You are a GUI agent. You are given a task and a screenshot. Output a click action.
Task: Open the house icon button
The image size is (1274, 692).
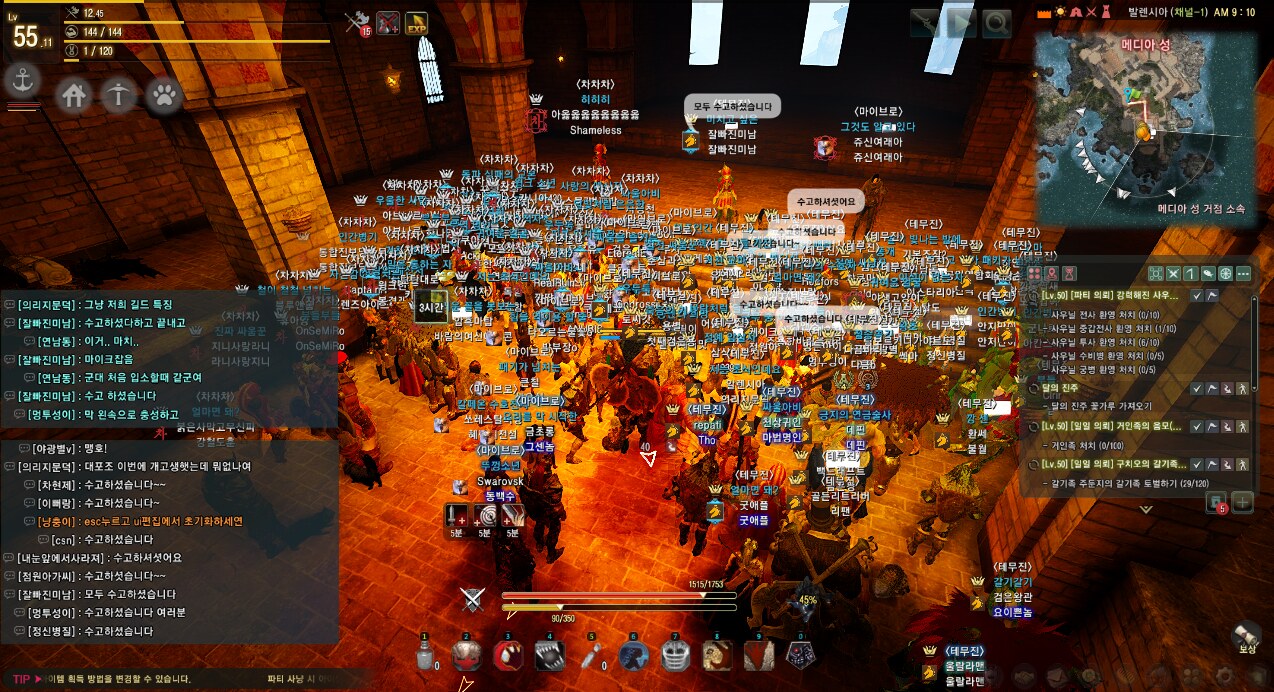(x=75, y=95)
